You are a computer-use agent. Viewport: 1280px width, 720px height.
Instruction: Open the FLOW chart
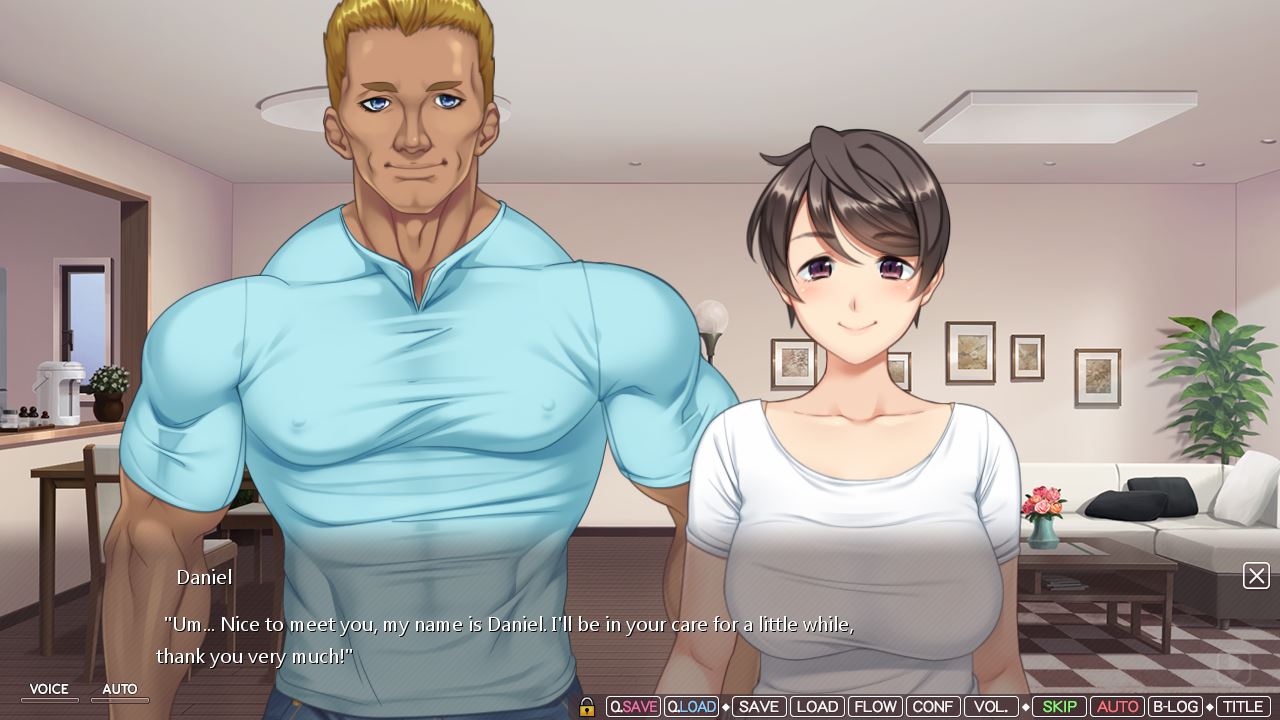(x=875, y=706)
